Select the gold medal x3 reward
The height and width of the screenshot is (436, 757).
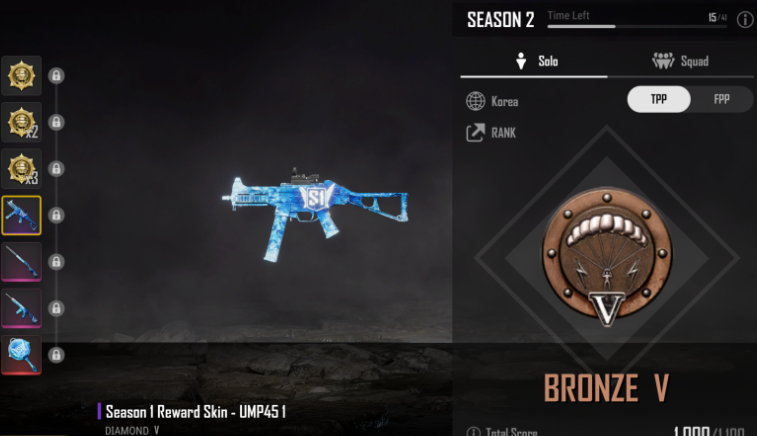coord(21,168)
